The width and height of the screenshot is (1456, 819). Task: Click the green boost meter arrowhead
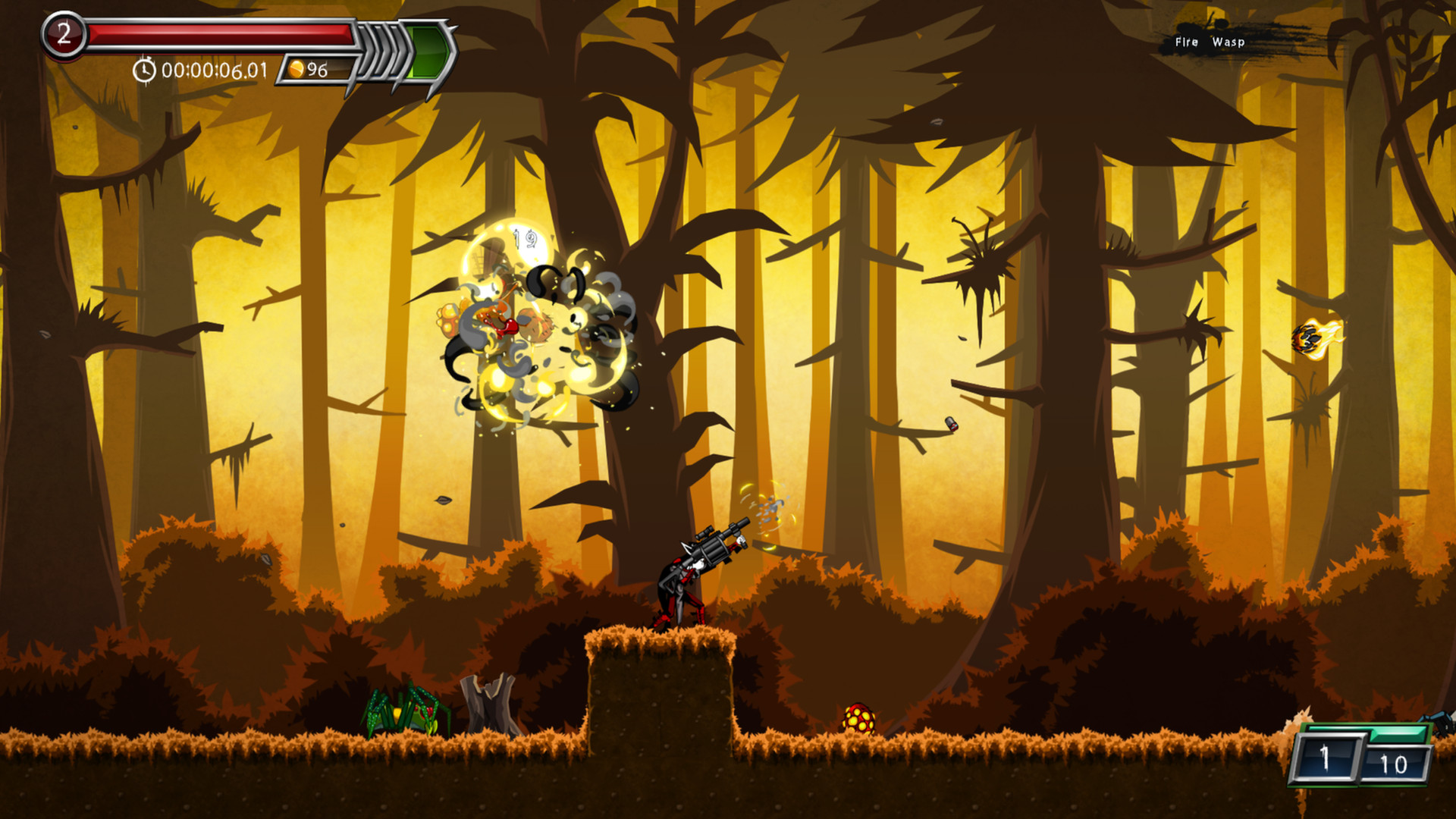[429, 50]
